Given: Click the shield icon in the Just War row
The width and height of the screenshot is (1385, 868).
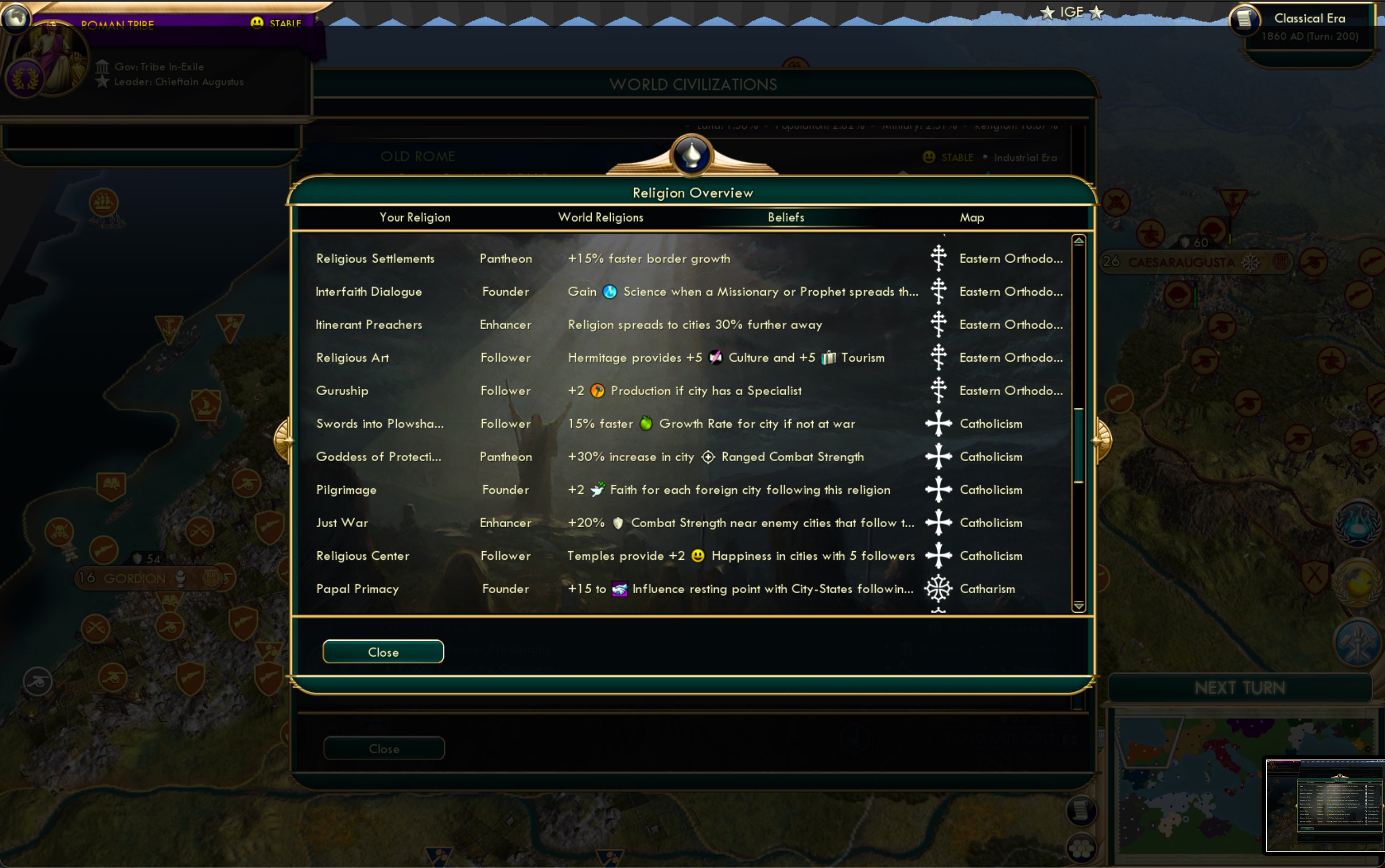Looking at the screenshot, I should tap(618, 523).
